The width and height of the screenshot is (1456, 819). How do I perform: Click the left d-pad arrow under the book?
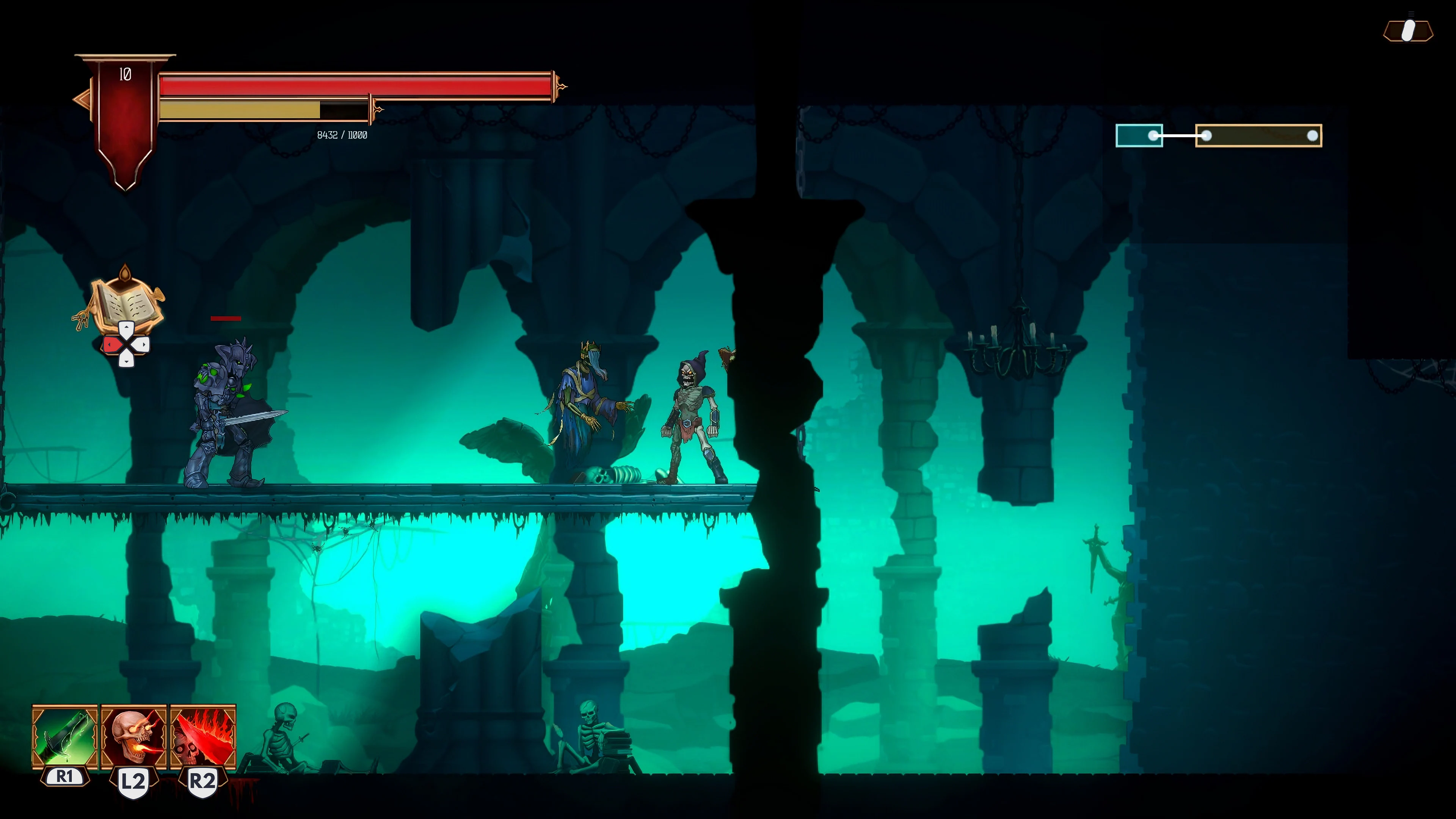[x=112, y=345]
